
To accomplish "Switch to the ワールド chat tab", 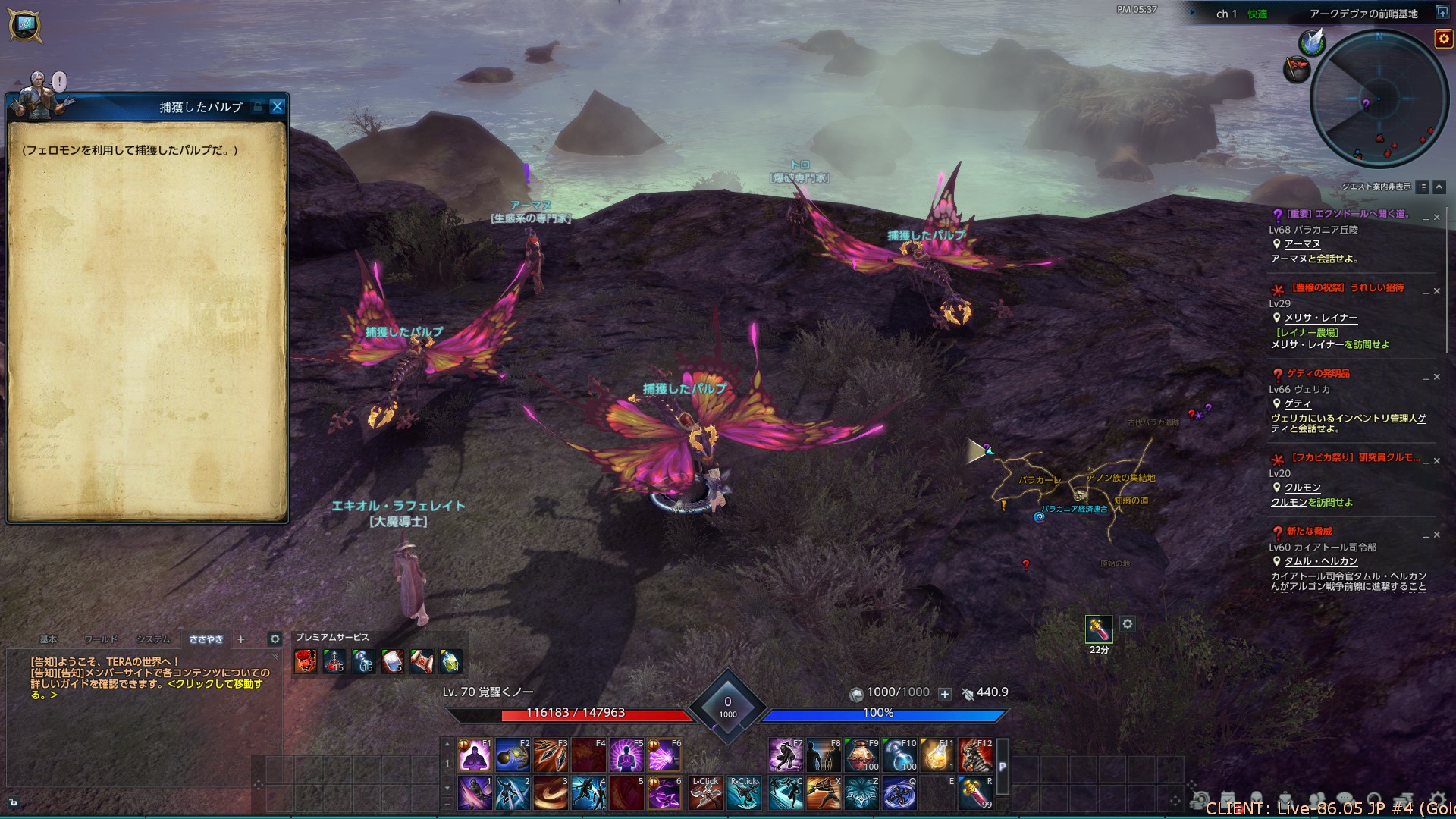I will pos(101,639).
